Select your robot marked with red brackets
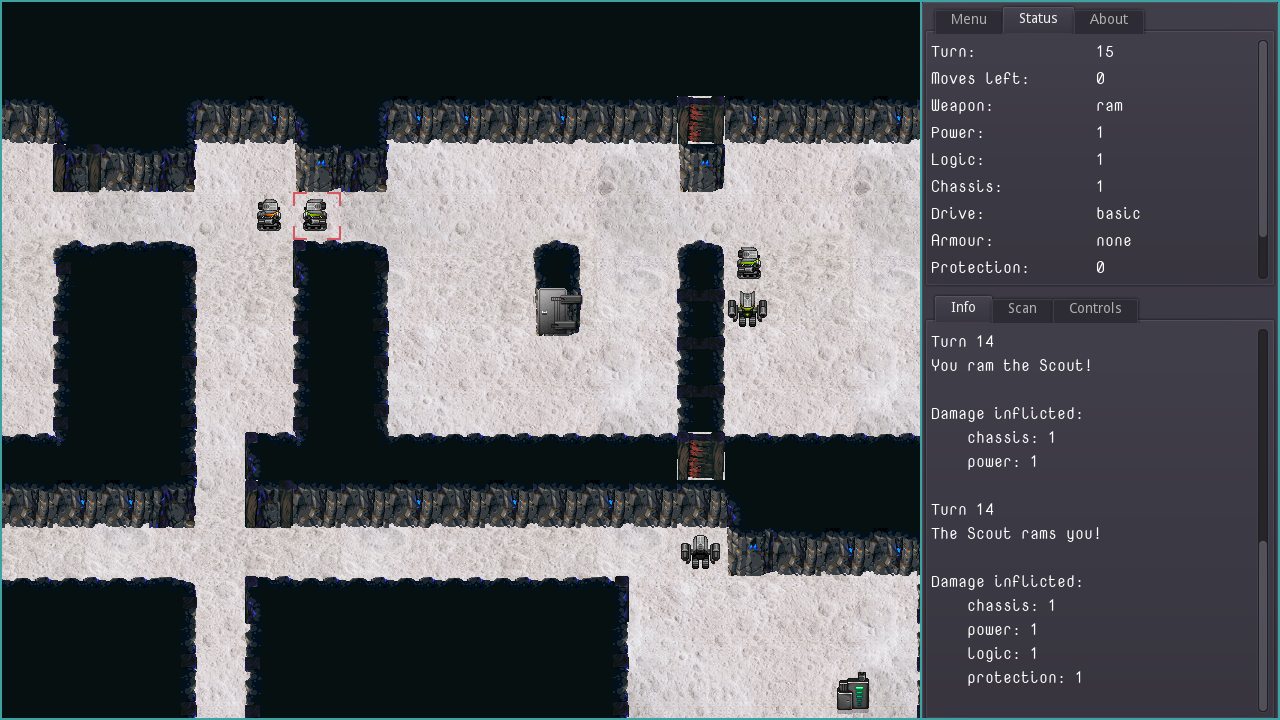Image resolution: width=1280 pixels, height=720 pixels. [x=316, y=213]
